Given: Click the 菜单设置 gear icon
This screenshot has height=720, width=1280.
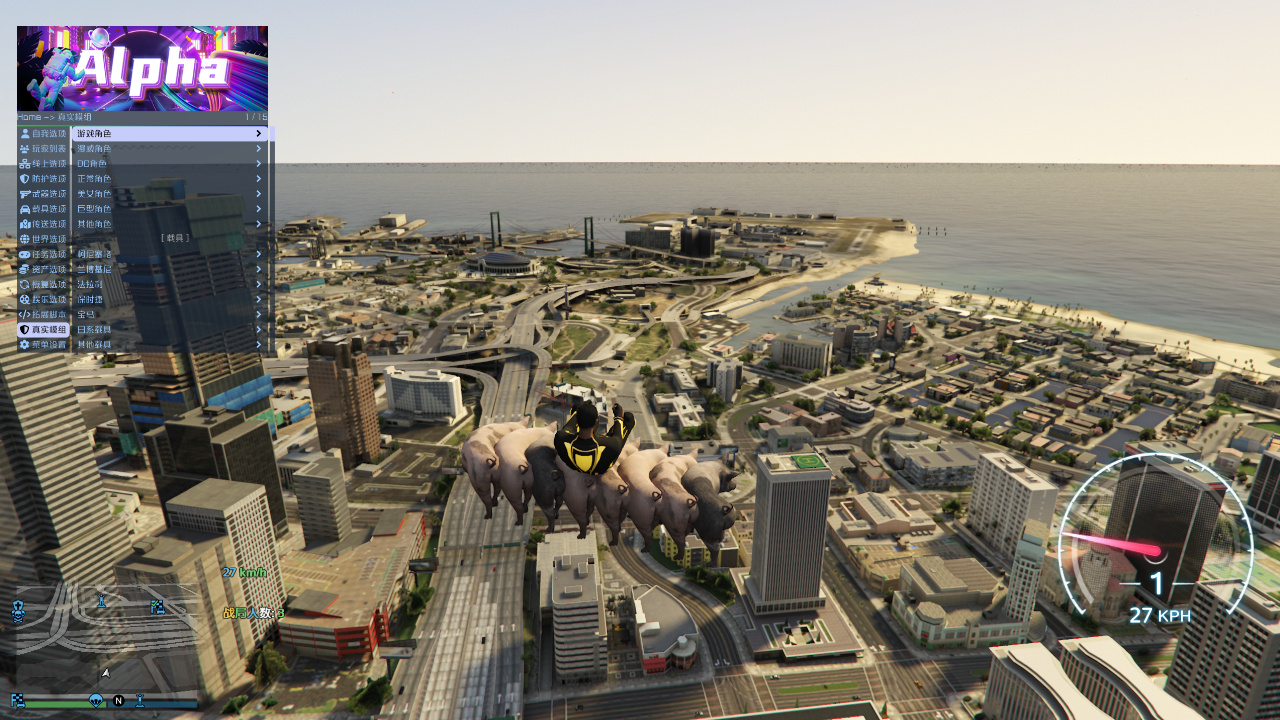Looking at the screenshot, I should click(x=24, y=343).
